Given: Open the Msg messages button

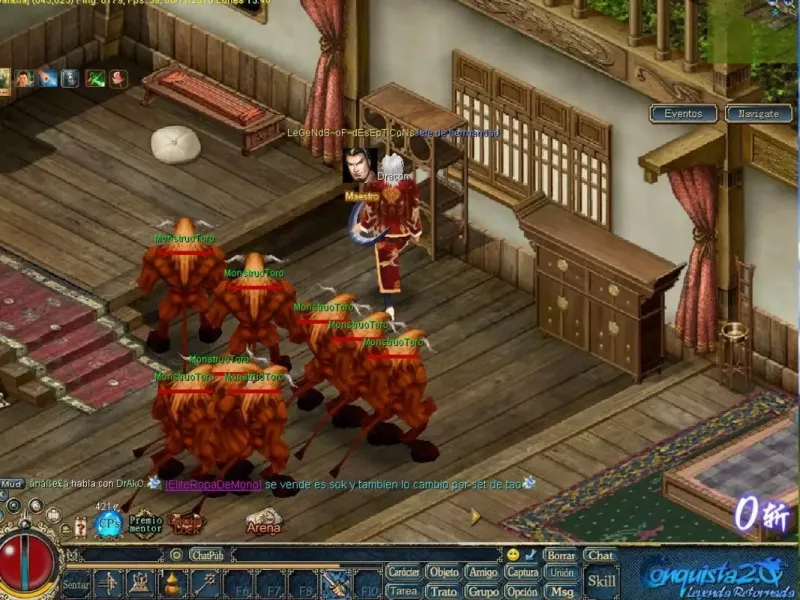Looking at the screenshot, I should (561, 591).
